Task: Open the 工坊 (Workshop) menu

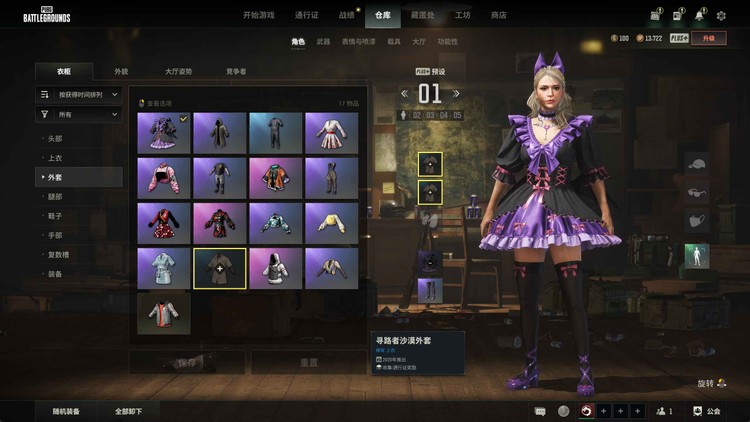Action: [x=462, y=15]
